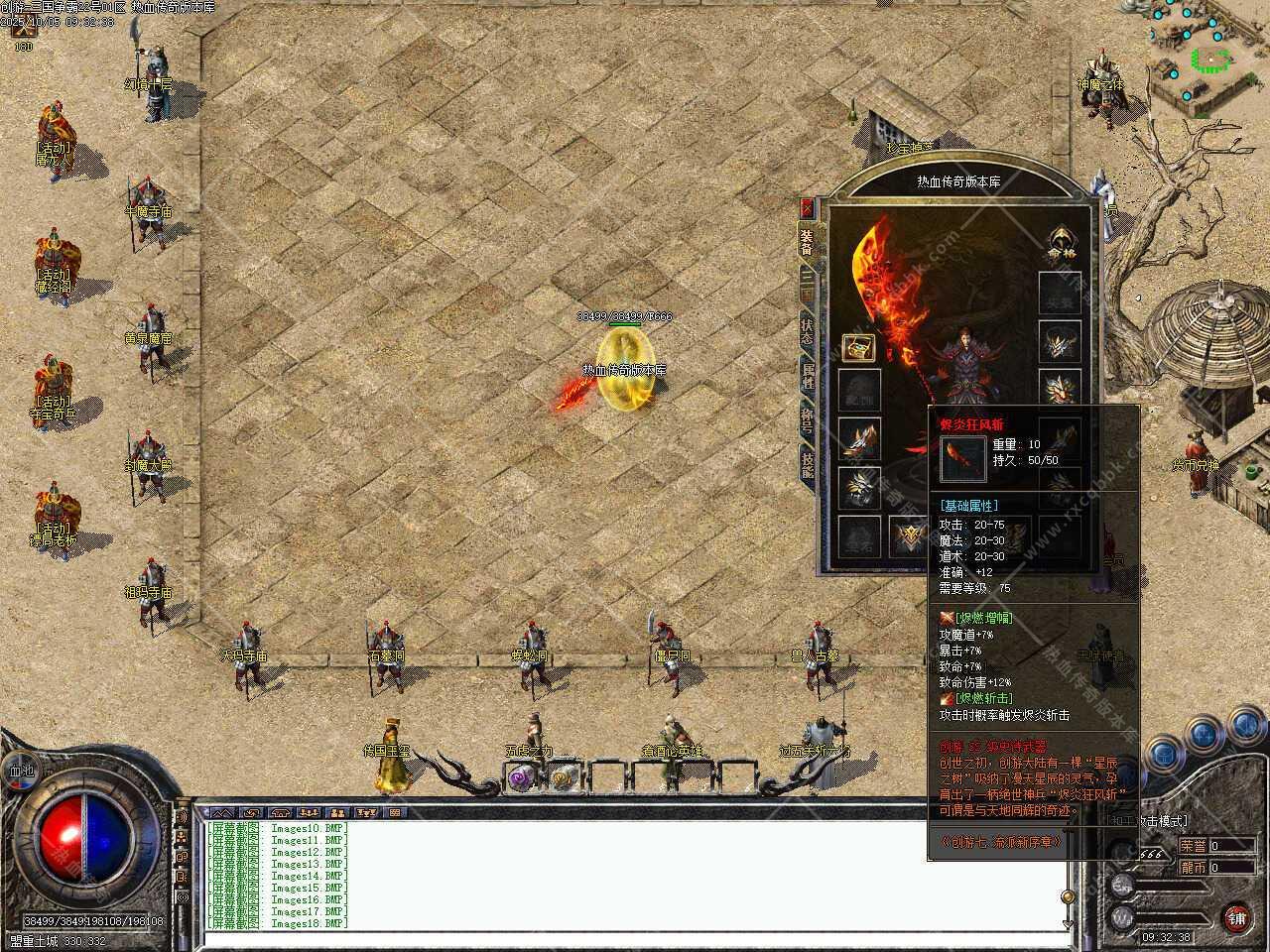Open the red 铺 shop button
The width and height of the screenshot is (1270, 952).
coord(1235,916)
